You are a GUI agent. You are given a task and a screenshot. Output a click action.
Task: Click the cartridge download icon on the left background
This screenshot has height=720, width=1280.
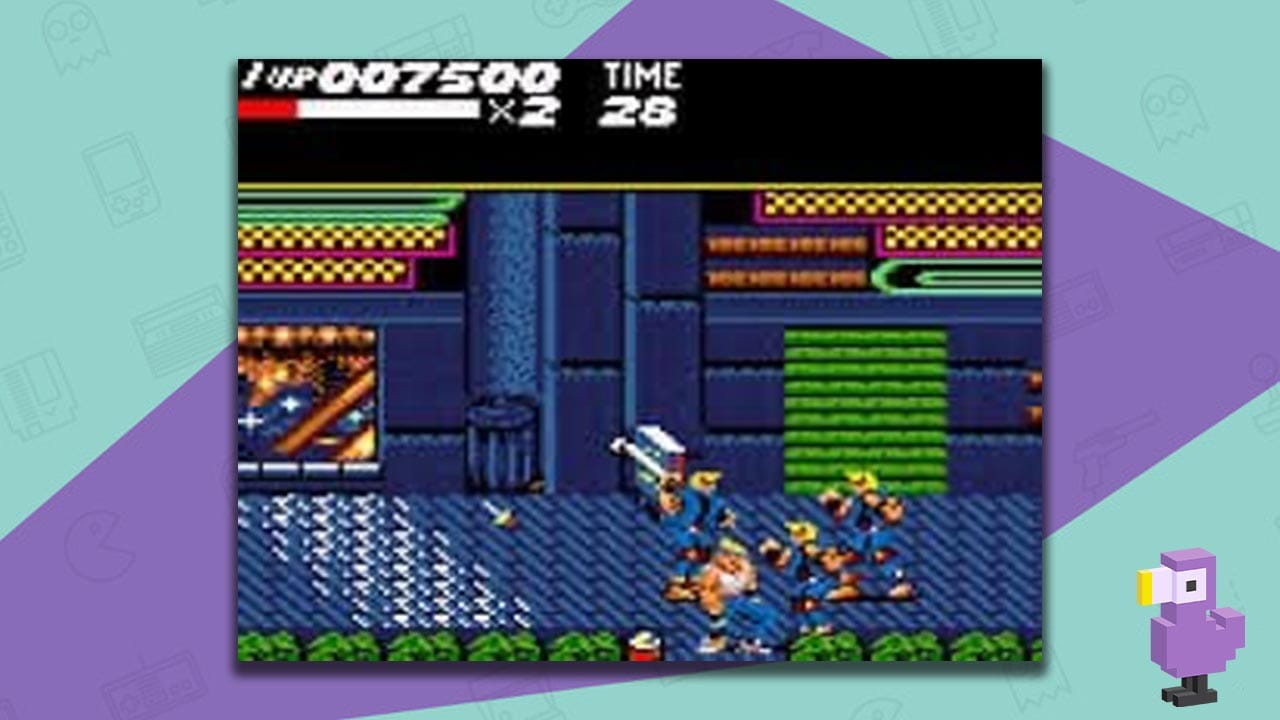(40, 395)
